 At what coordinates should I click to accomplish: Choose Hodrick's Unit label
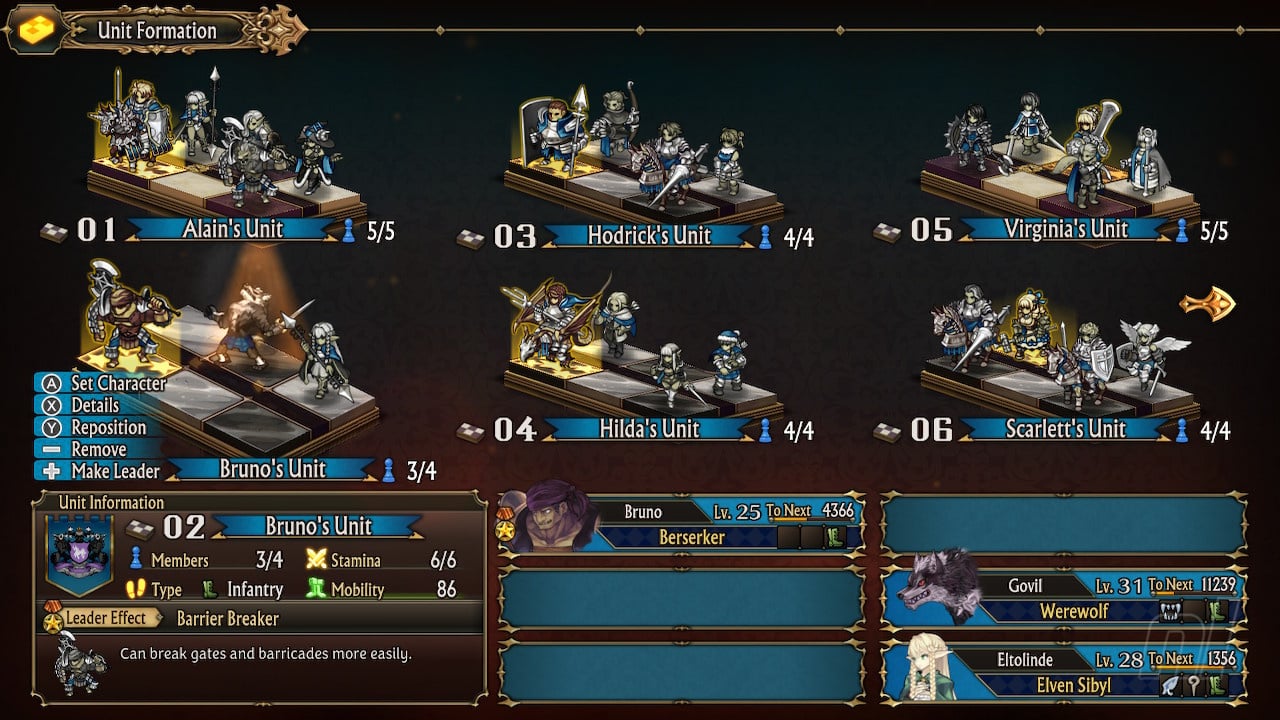650,236
